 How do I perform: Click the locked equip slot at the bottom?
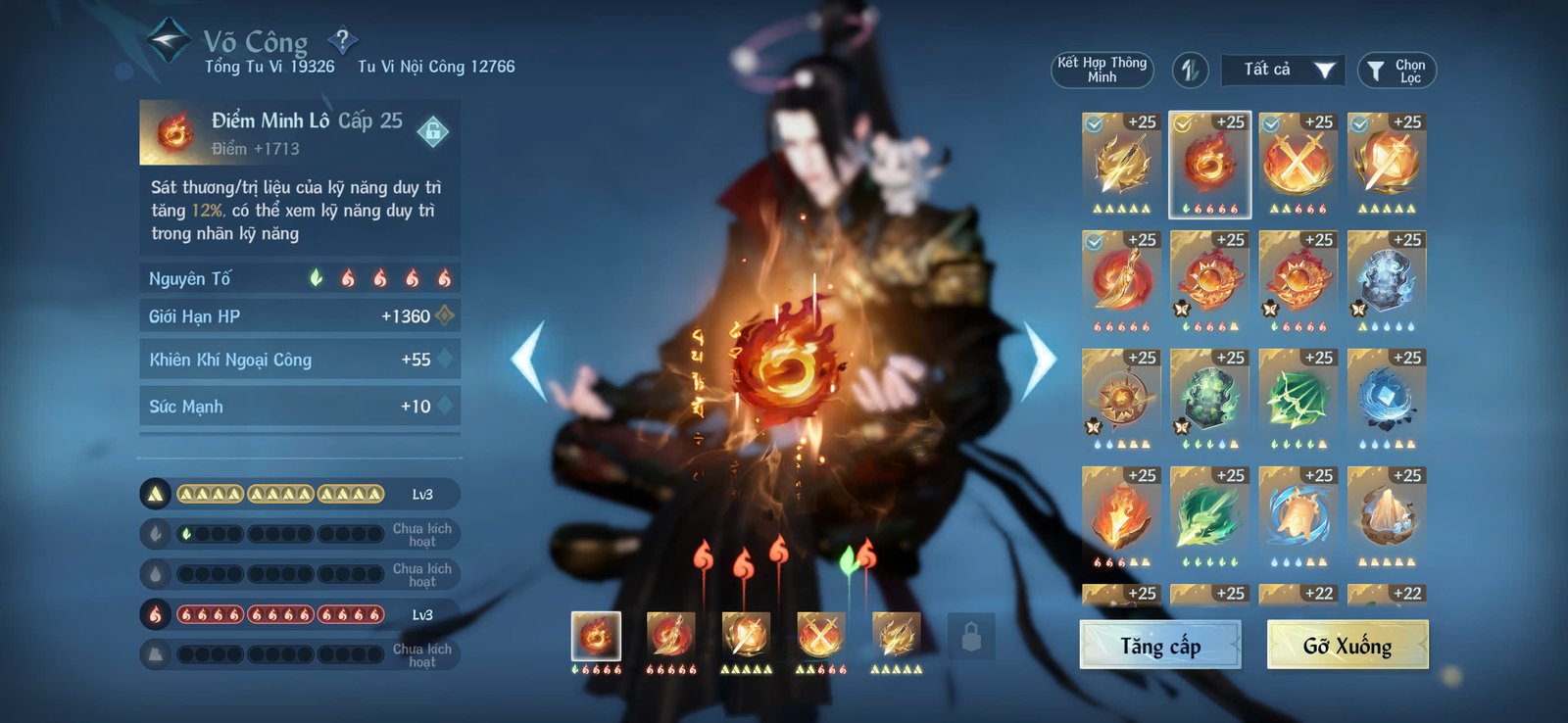970,637
